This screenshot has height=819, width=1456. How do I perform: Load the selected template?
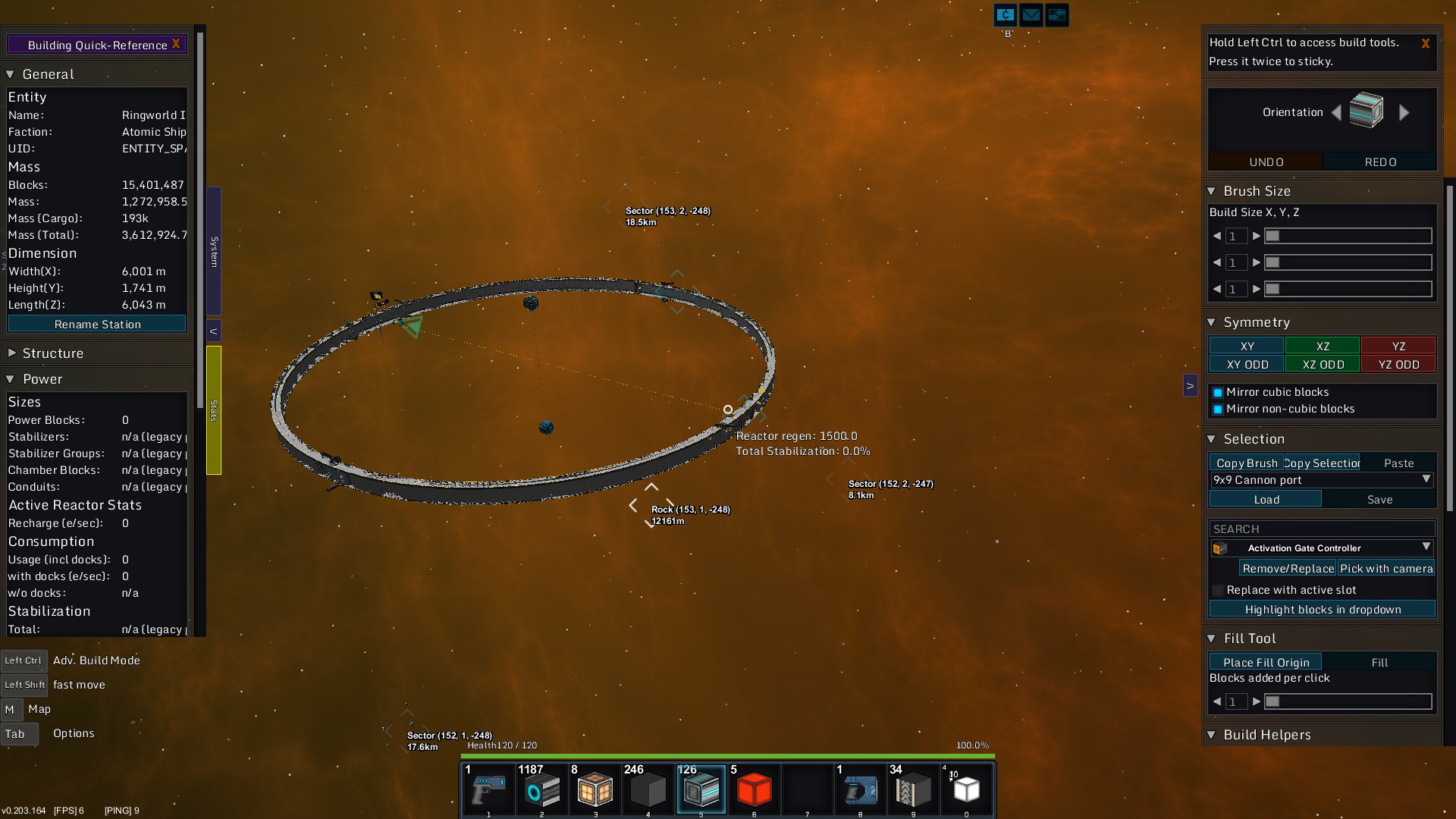(1266, 500)
